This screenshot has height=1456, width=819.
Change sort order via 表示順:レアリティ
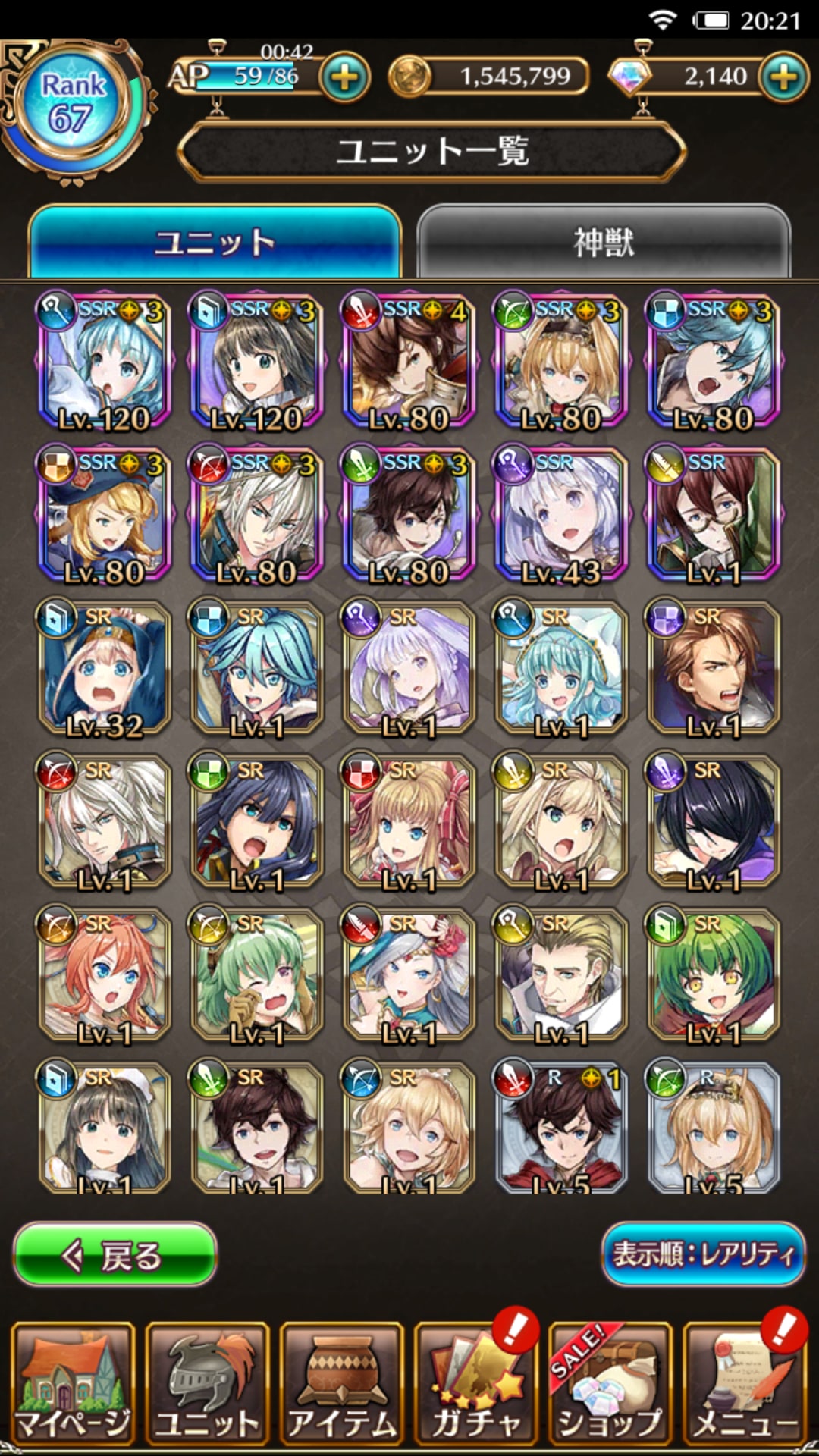tap(703, 1254)
